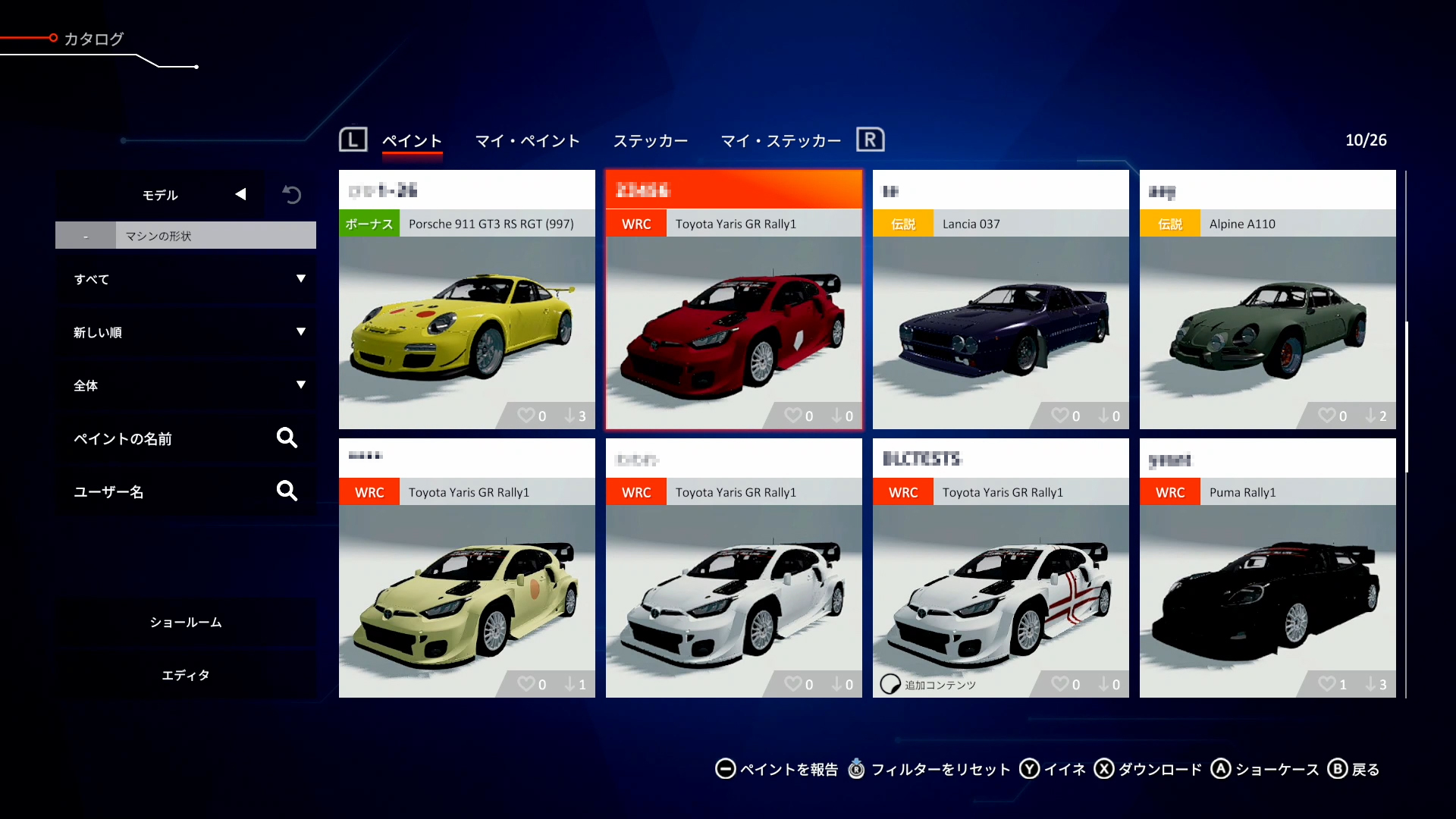Open the 新しい順 sort dropdown
Viewport: 1456px width, 819px height.
tap(187, 332)
